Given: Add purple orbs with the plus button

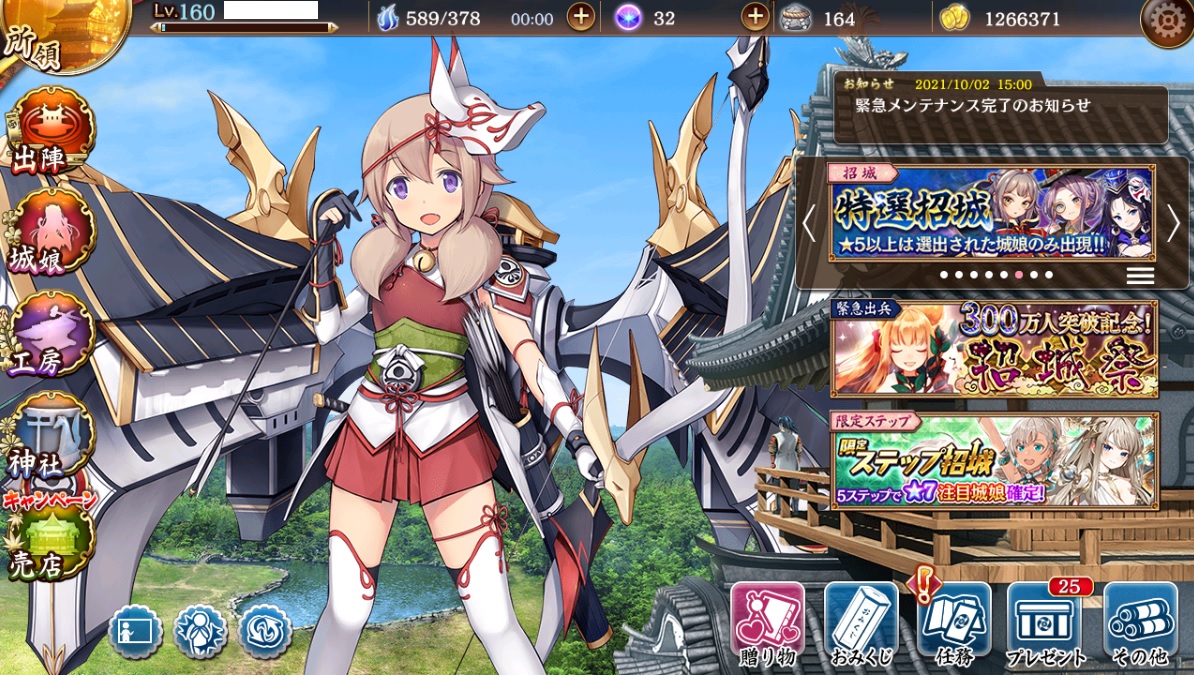Looking at the screenshot, I should click(756, 18).
